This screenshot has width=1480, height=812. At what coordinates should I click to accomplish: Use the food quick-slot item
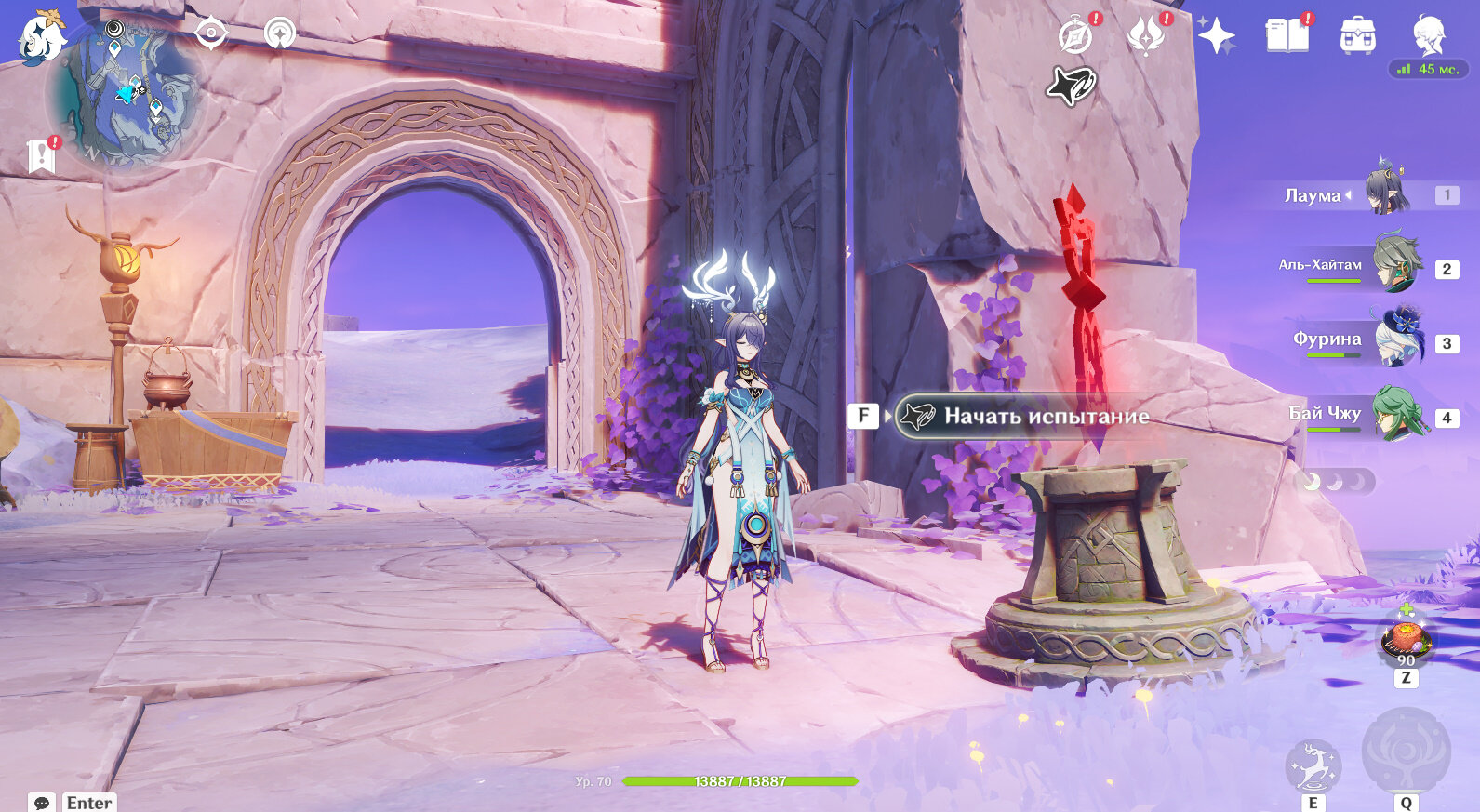click(1405, 639)
